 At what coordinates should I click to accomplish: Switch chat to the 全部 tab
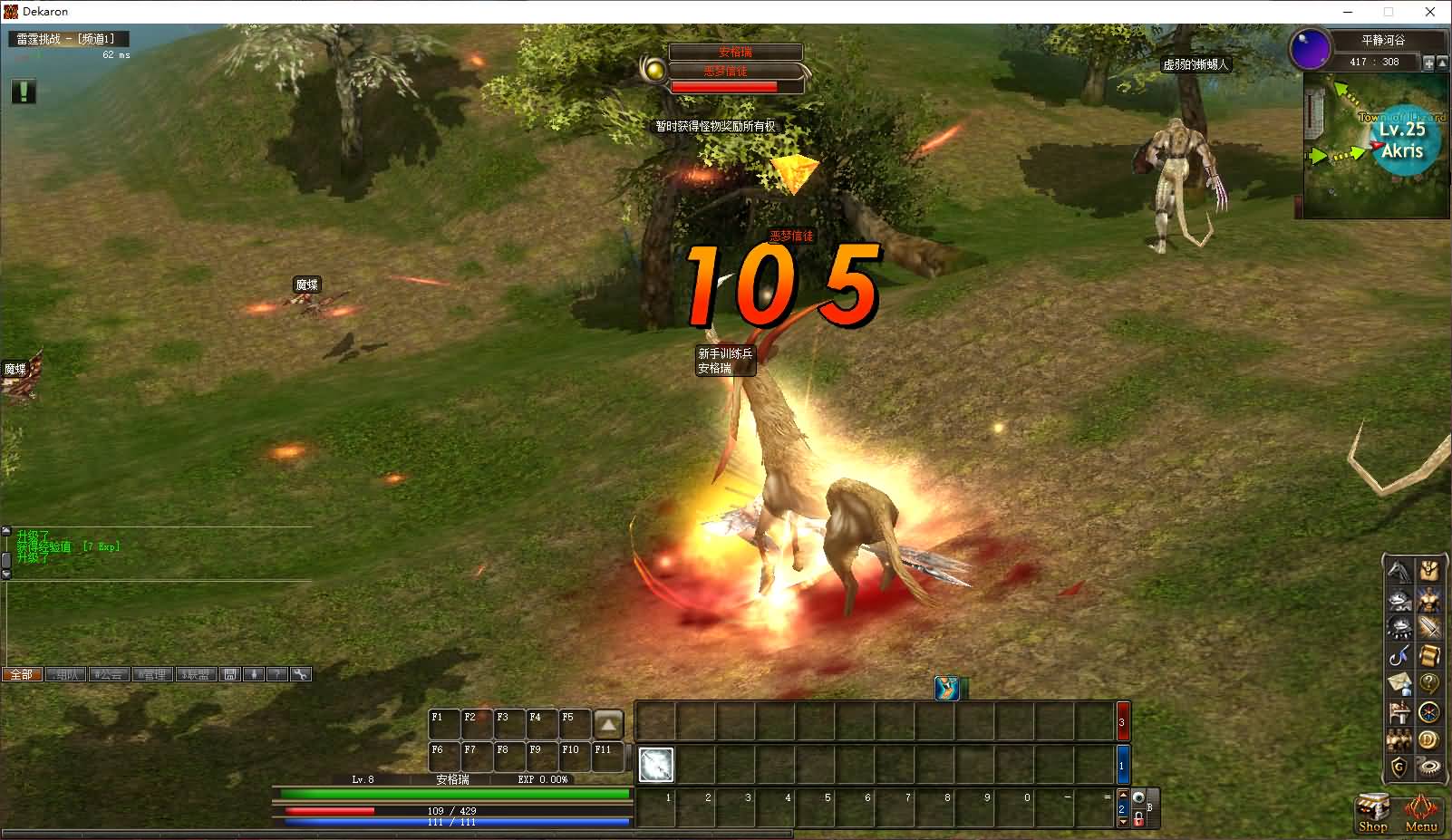[22, 674]
